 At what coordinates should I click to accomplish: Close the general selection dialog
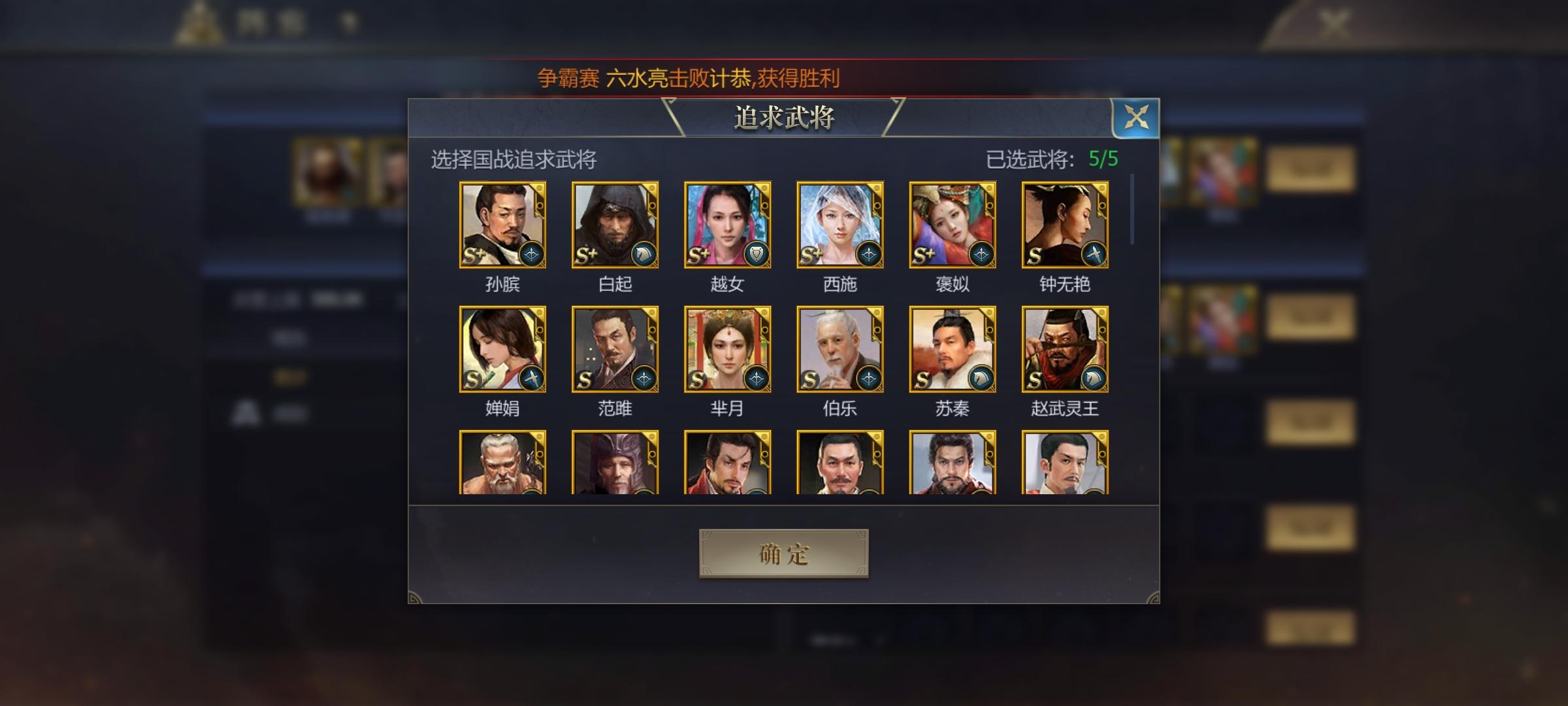1137,118
